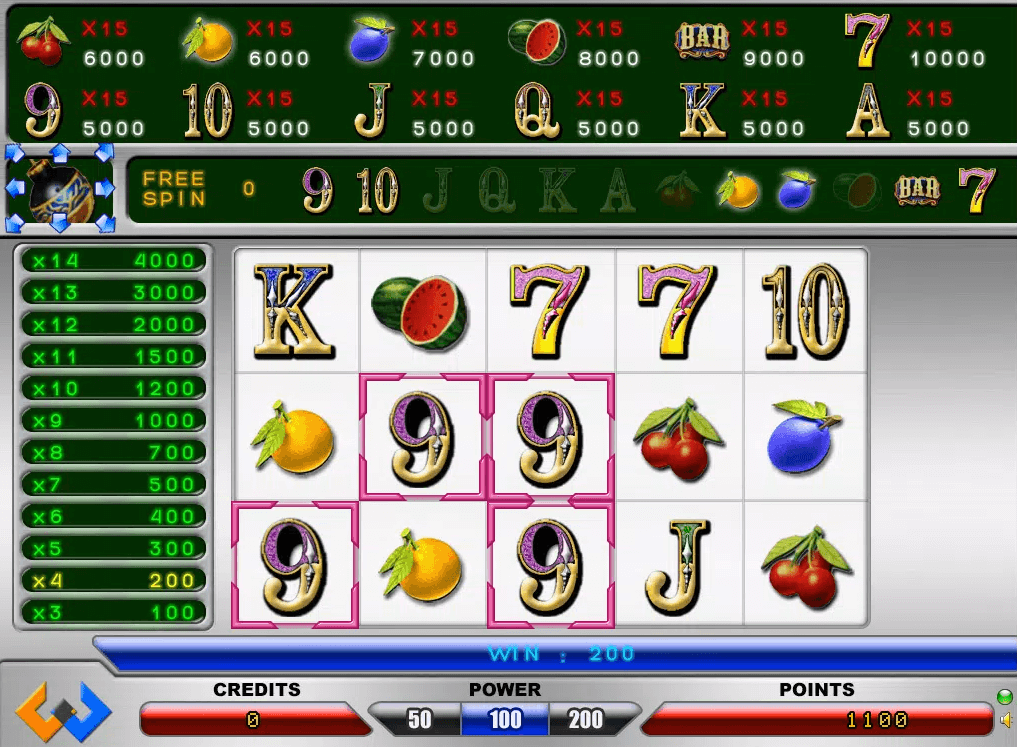The width and height of the screenshot is (1017, 747).
Task: Click the orange and blue logo button
Action: (x=63, y=711)
